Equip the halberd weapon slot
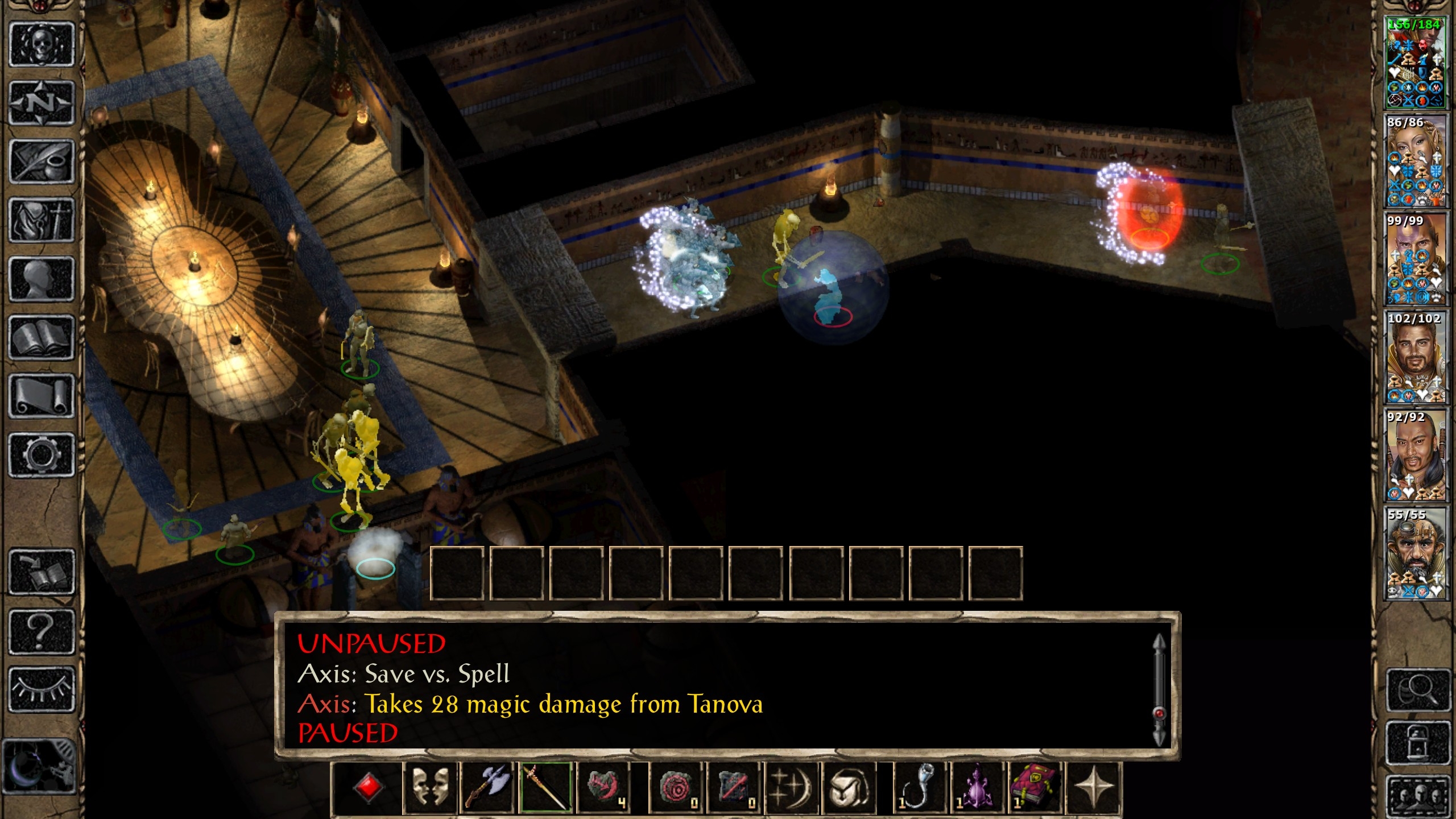Screen dimensions: 1456x819 (487, 788)
